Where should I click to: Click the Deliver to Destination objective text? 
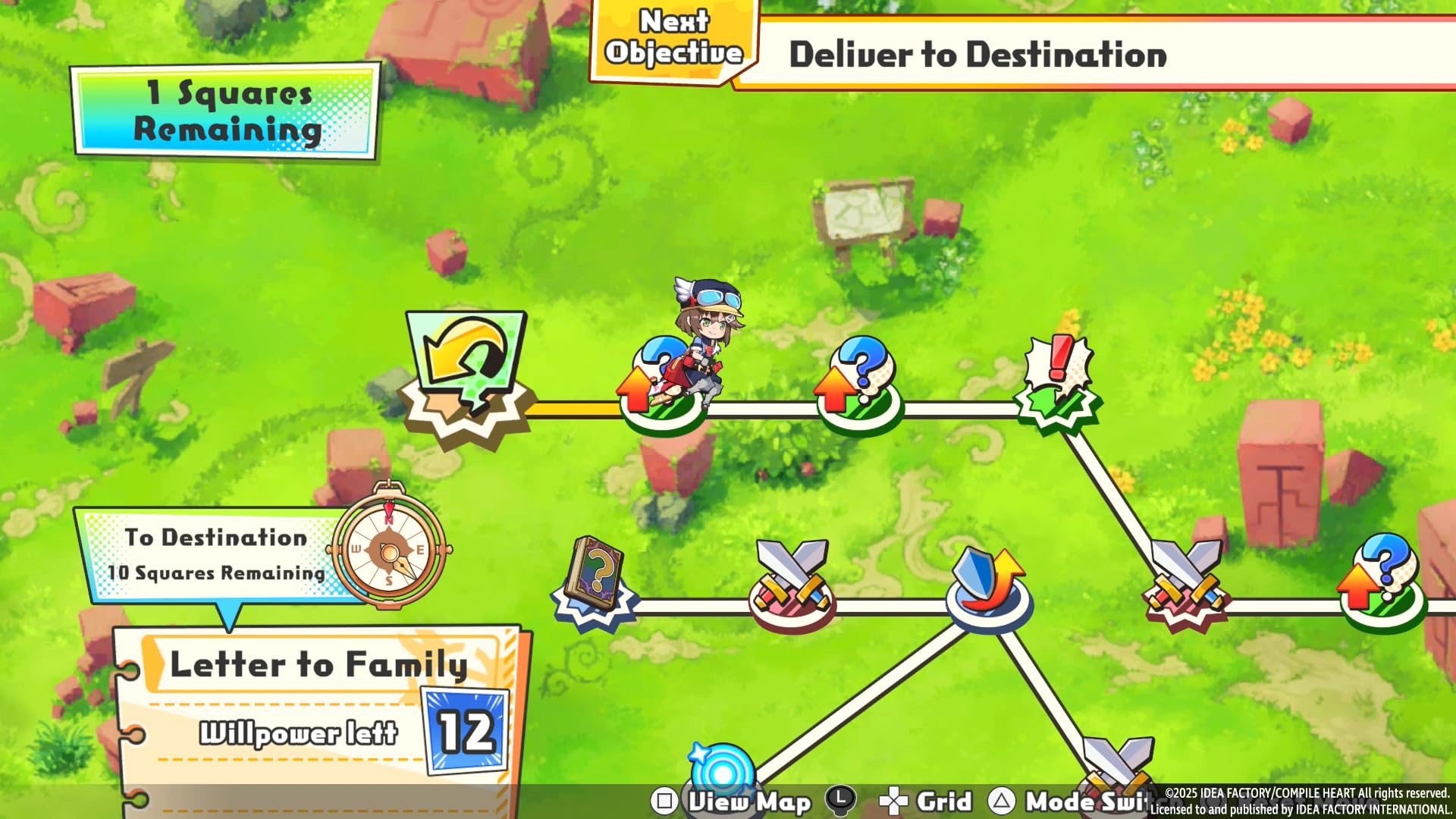point(978,55)
